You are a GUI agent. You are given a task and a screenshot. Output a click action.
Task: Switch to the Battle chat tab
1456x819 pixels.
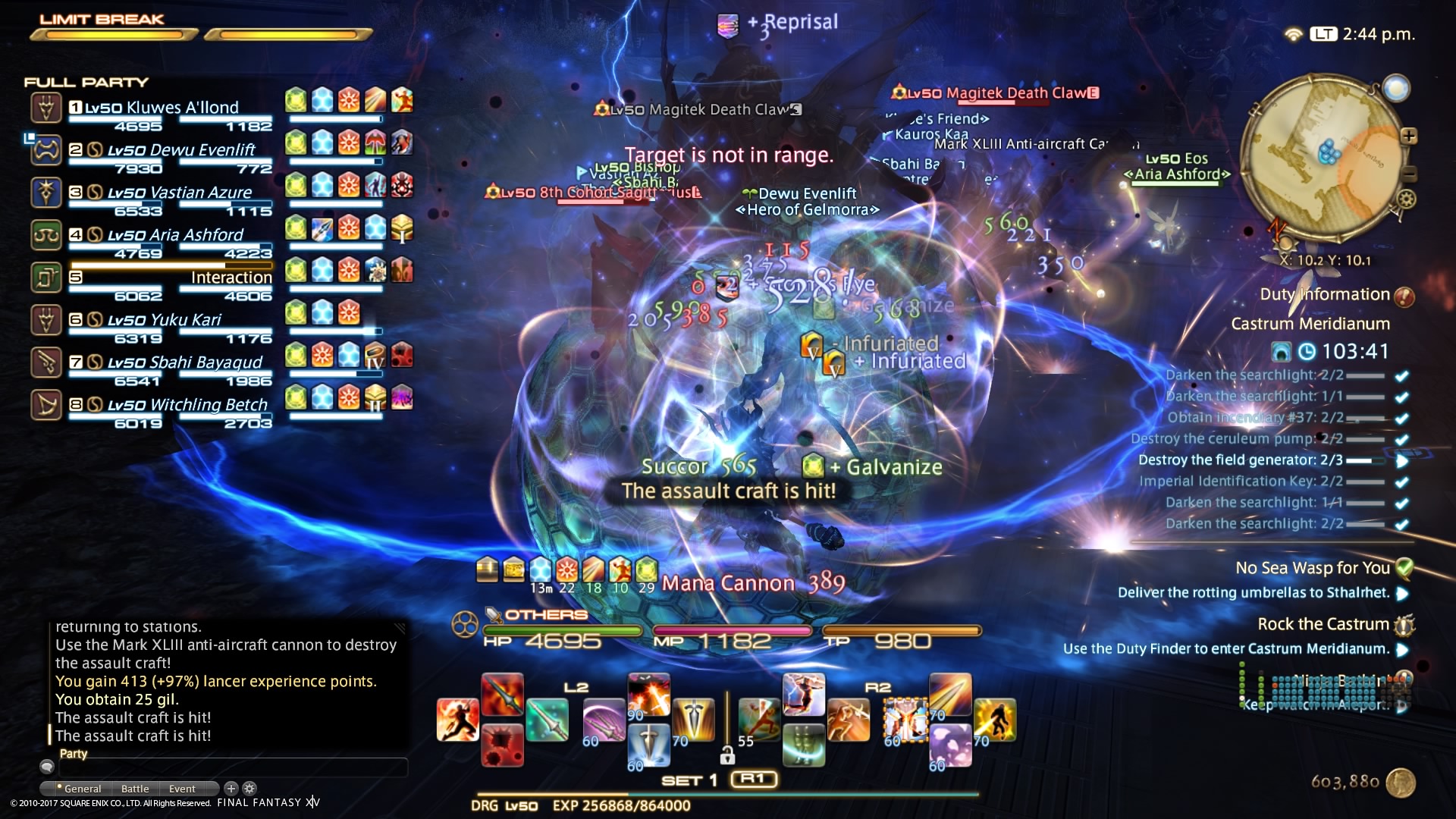coord(135,789)
